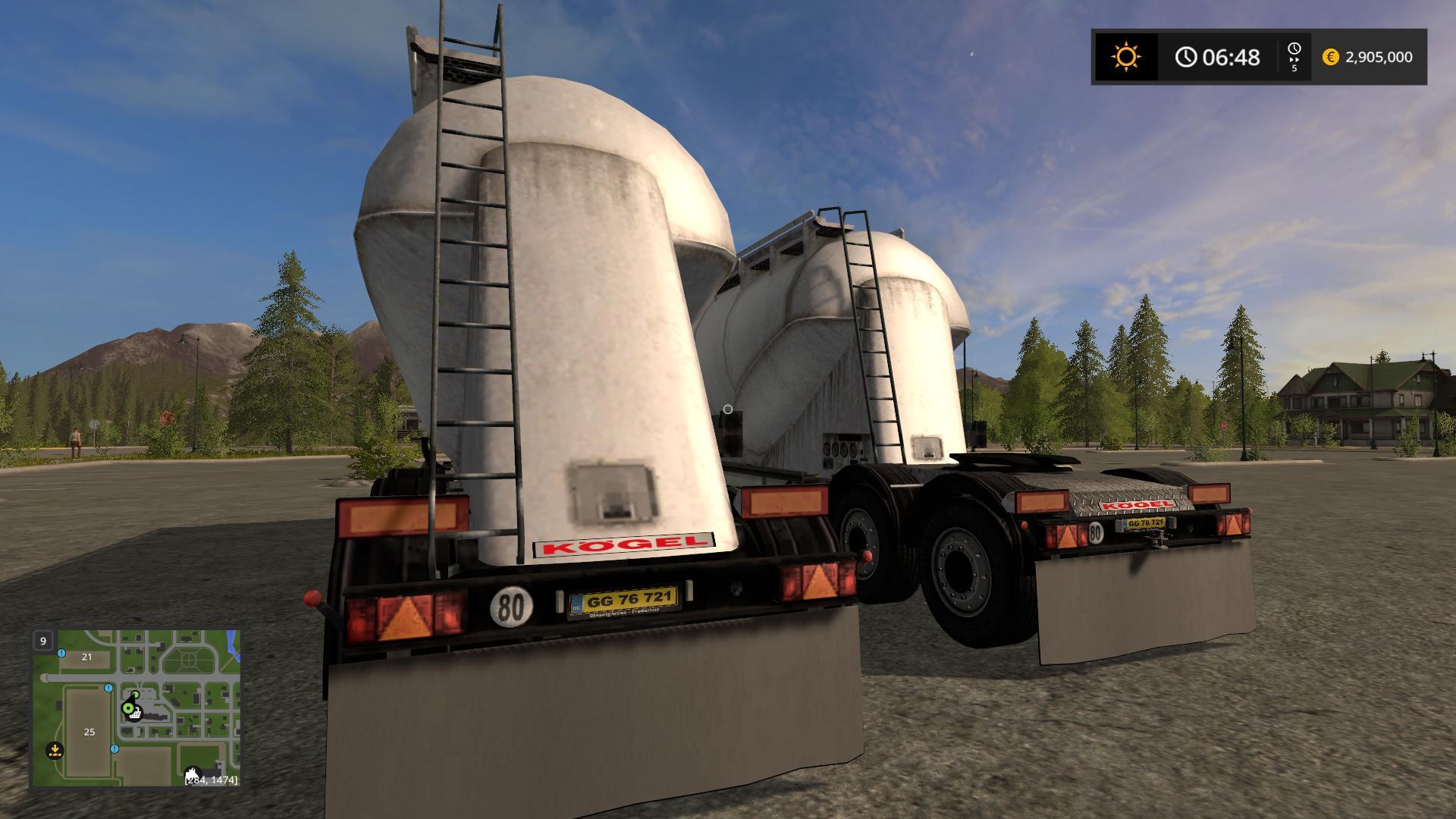
Task: Open the sunny weather icon
Action: pyautogui.click(x=1125, y=57)
